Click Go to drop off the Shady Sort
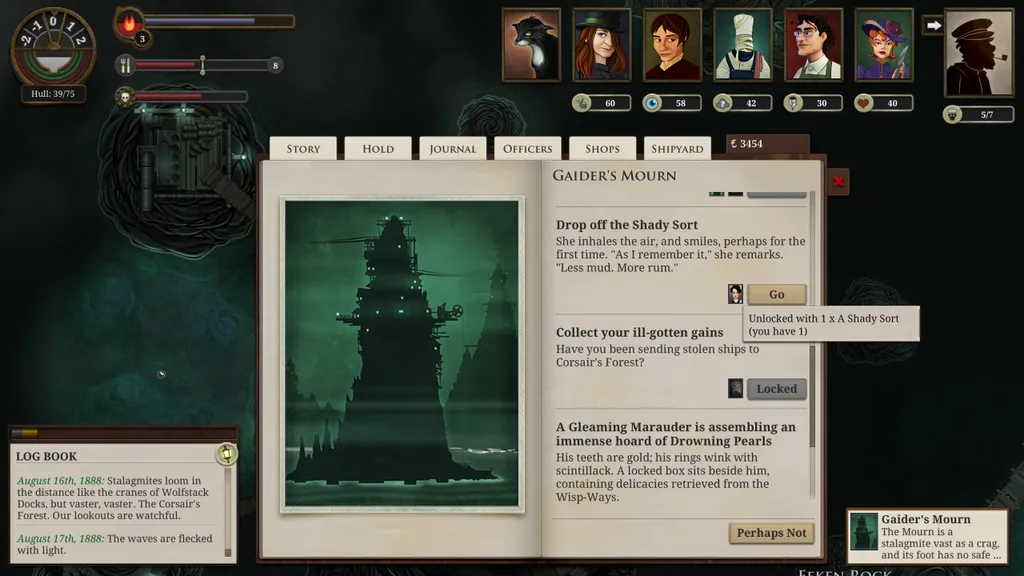The width and height of the screenshot is (1024, 576). point(776,294)
